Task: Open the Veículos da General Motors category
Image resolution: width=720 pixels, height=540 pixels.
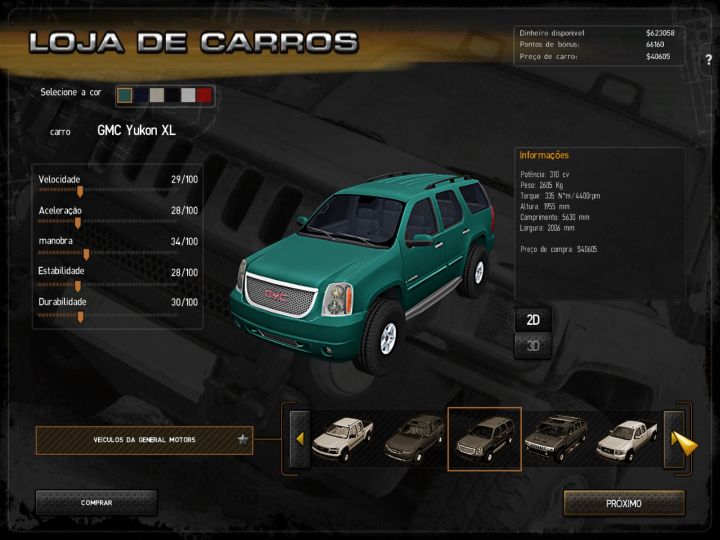Action: 144,439
